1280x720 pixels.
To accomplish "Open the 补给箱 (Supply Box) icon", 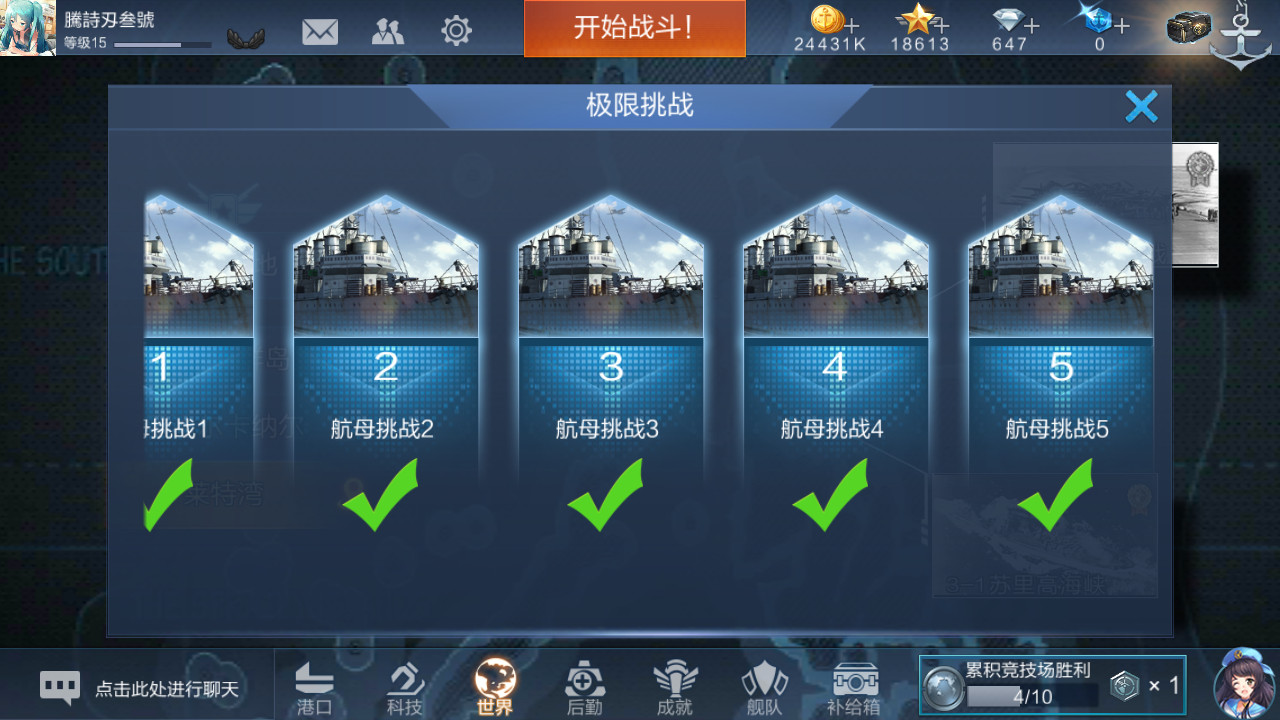I will [x=854, y=685].
